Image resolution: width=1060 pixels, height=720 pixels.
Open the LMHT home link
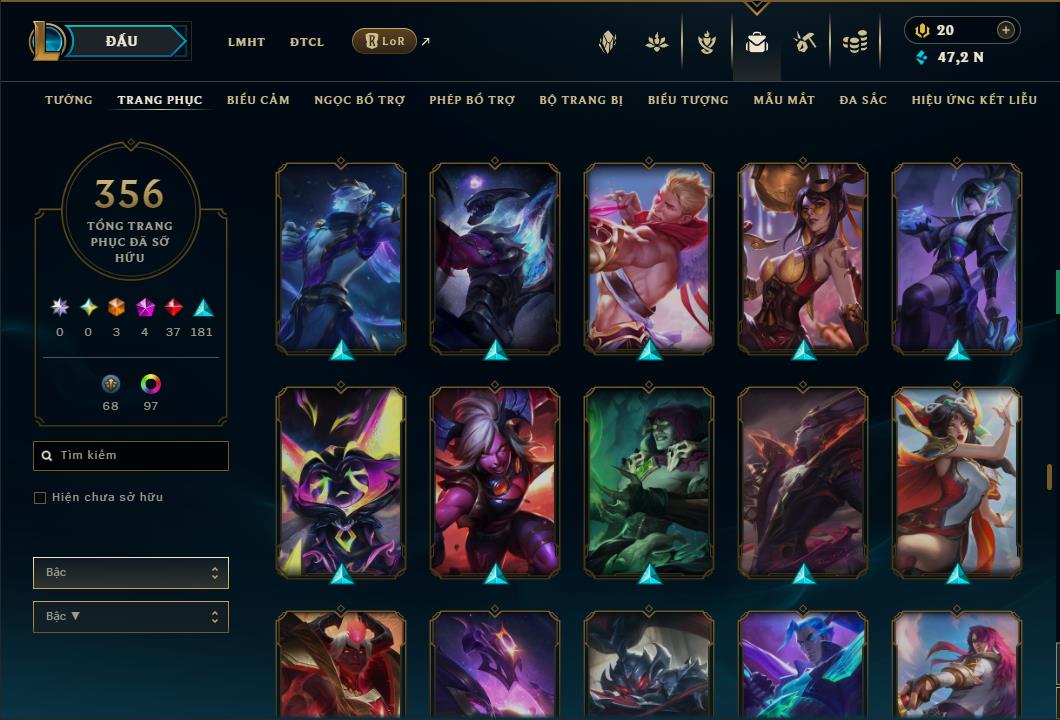point(246,42)
